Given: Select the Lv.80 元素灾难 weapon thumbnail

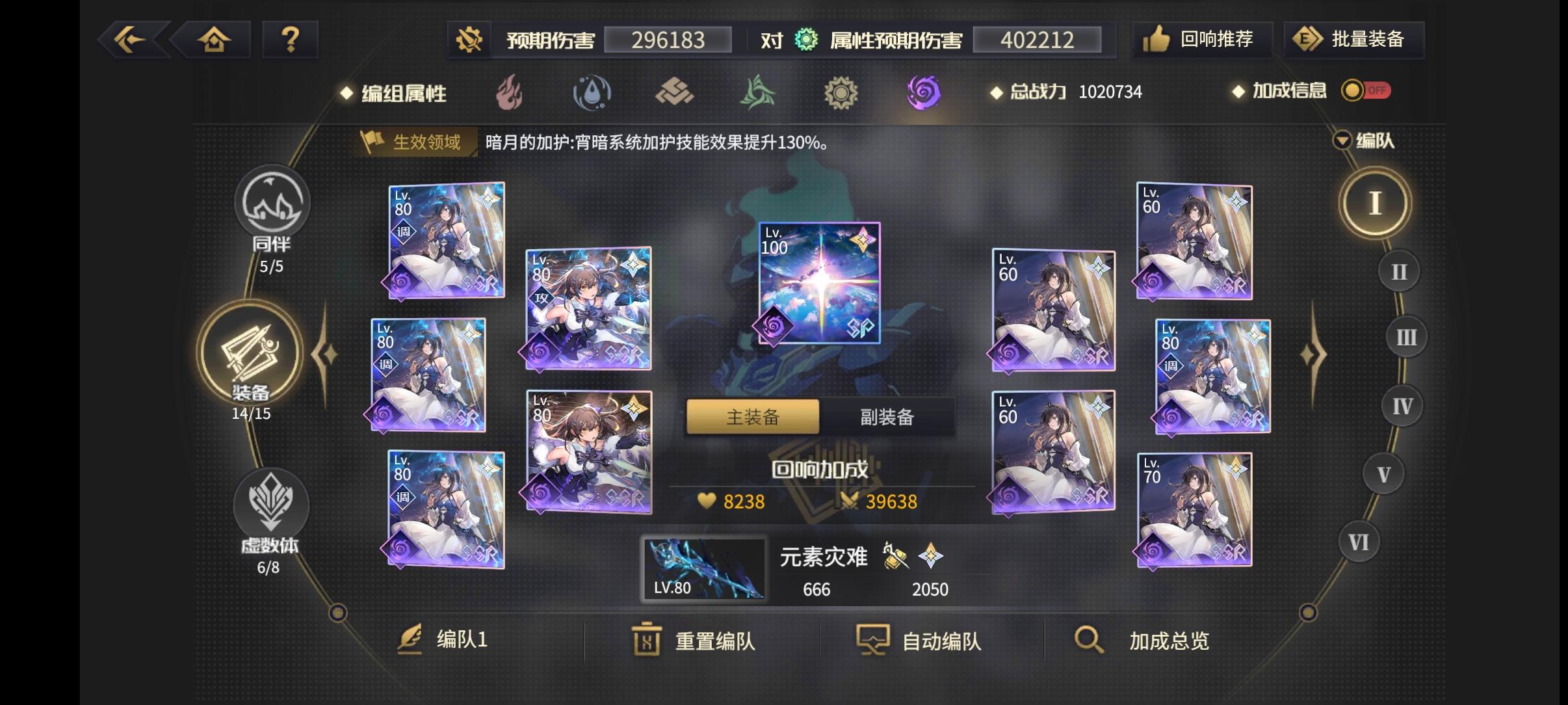Looking at the screenshot, I should [x=704, y=568].
